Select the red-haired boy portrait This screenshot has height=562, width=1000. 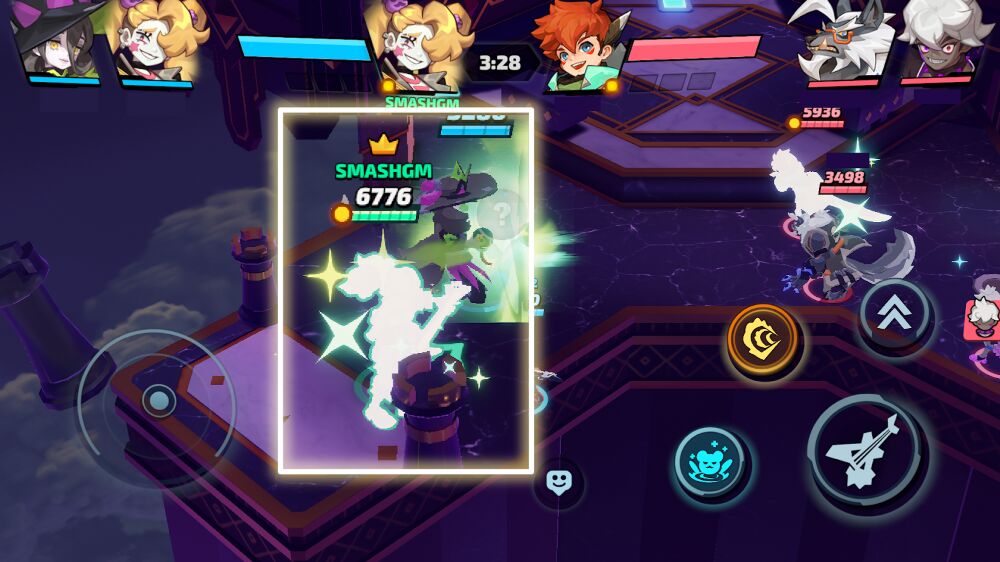[578, 45]
